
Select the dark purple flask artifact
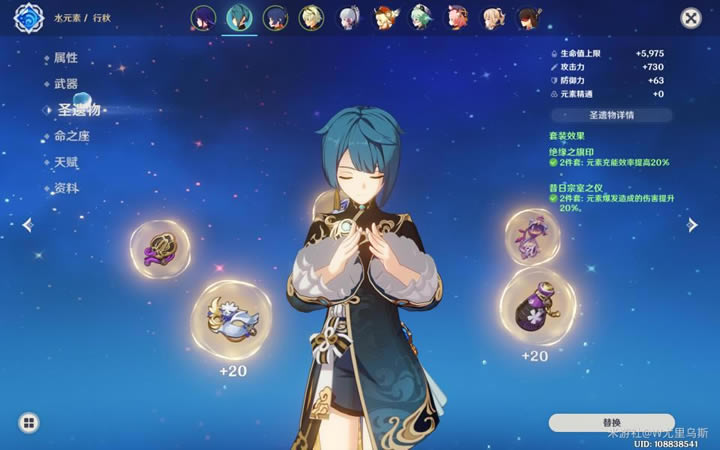coord(537,307)
